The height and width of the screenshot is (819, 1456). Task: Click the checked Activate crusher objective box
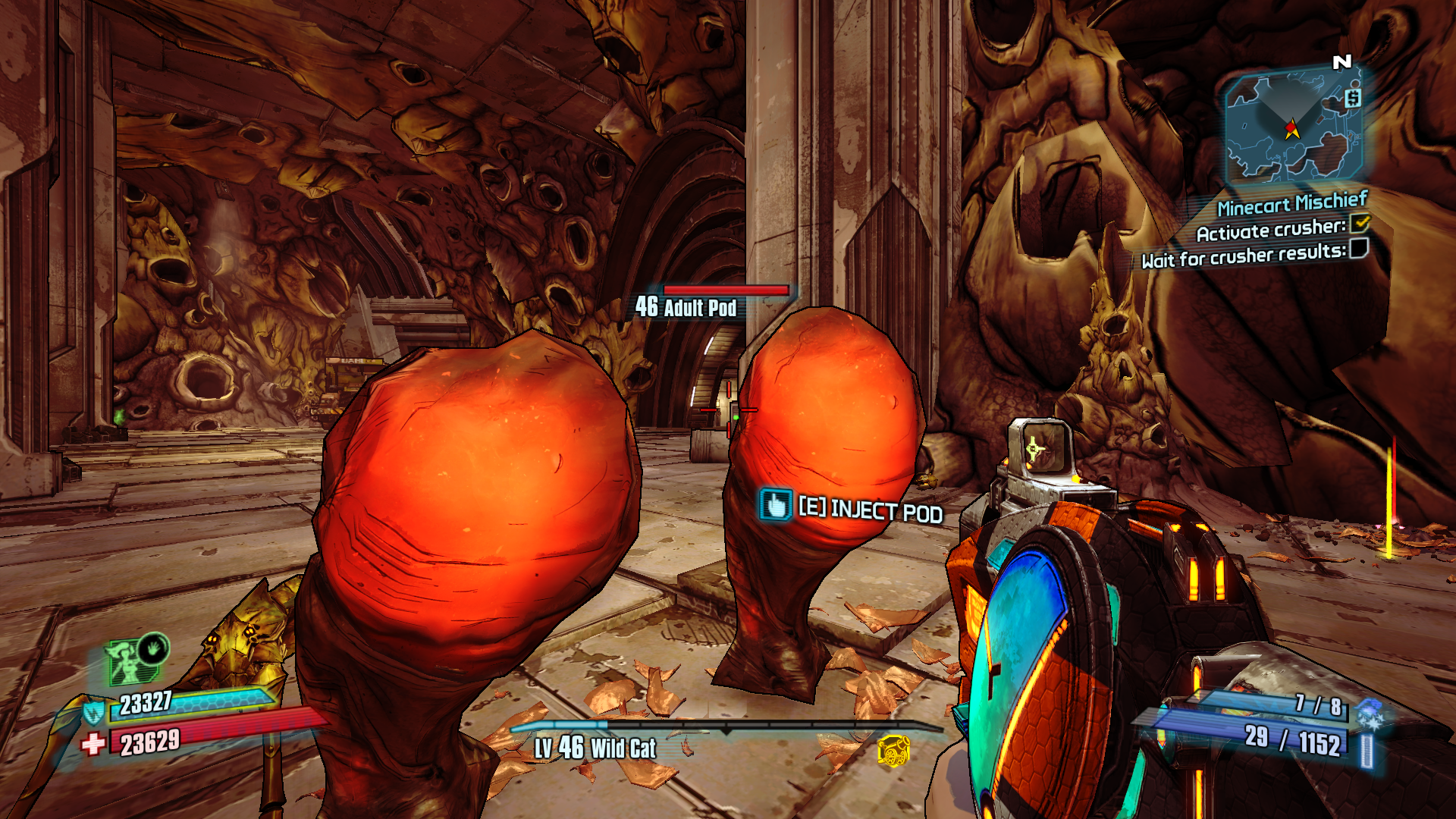[1360, 223]
